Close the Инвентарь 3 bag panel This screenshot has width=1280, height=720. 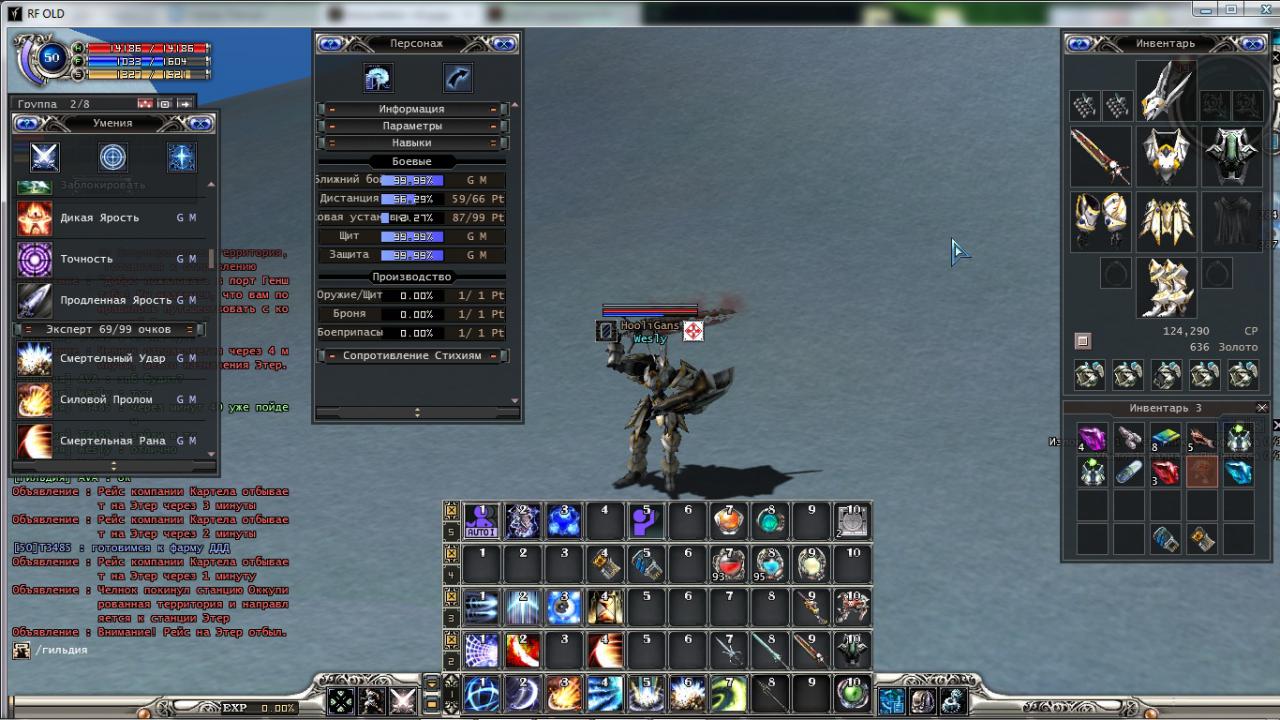tap(1262, 408)
